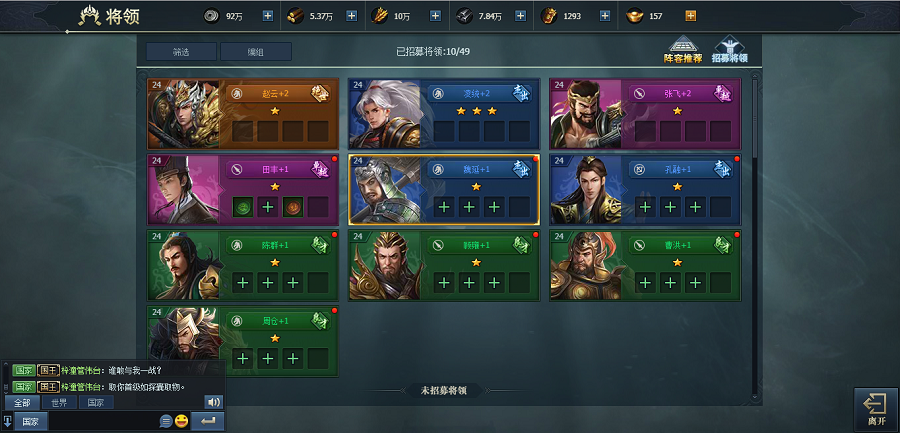The height and width of the screenshot is (433, 900).
Task: Open the 招募将领 recruit generals screen
Action: coord(730,50)
